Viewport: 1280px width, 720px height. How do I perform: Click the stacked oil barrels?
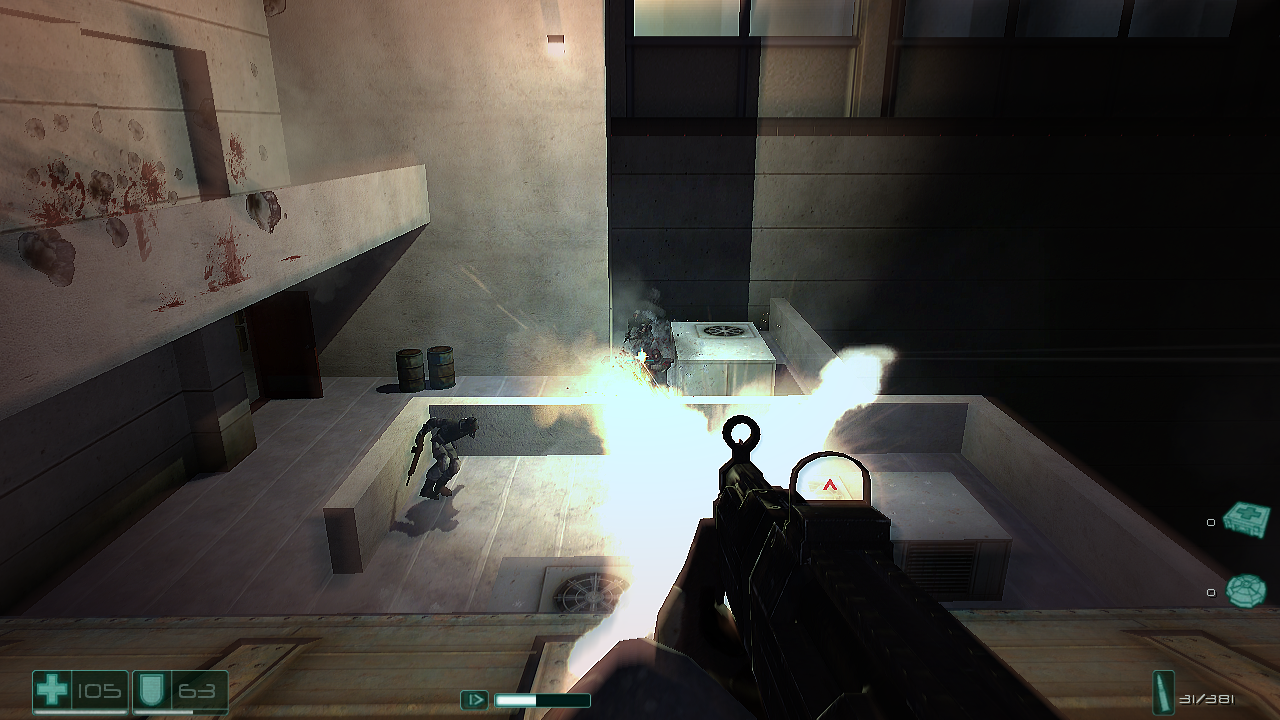click(x=428, y=368)
